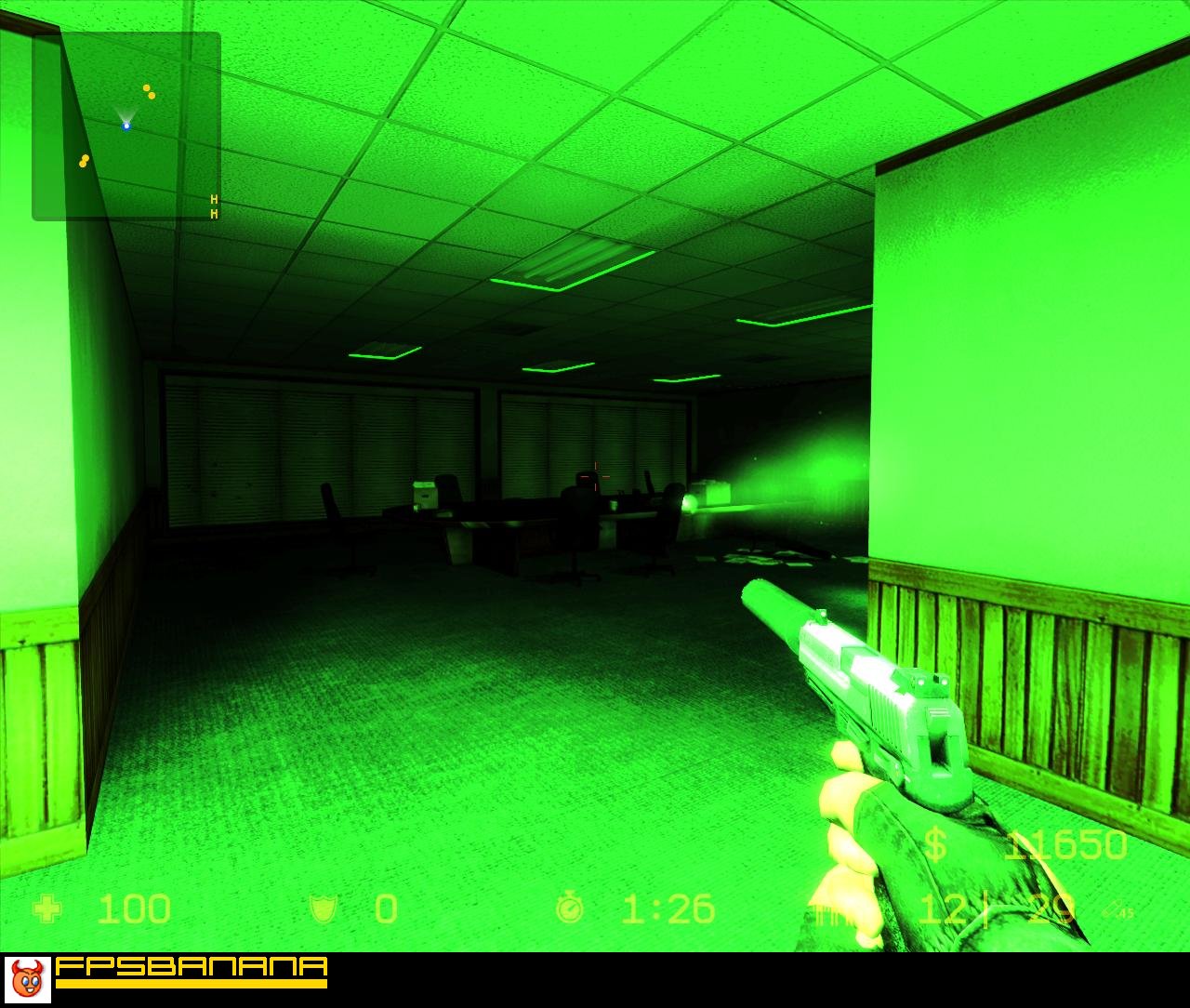Click the health cross icon

(48, 910)
